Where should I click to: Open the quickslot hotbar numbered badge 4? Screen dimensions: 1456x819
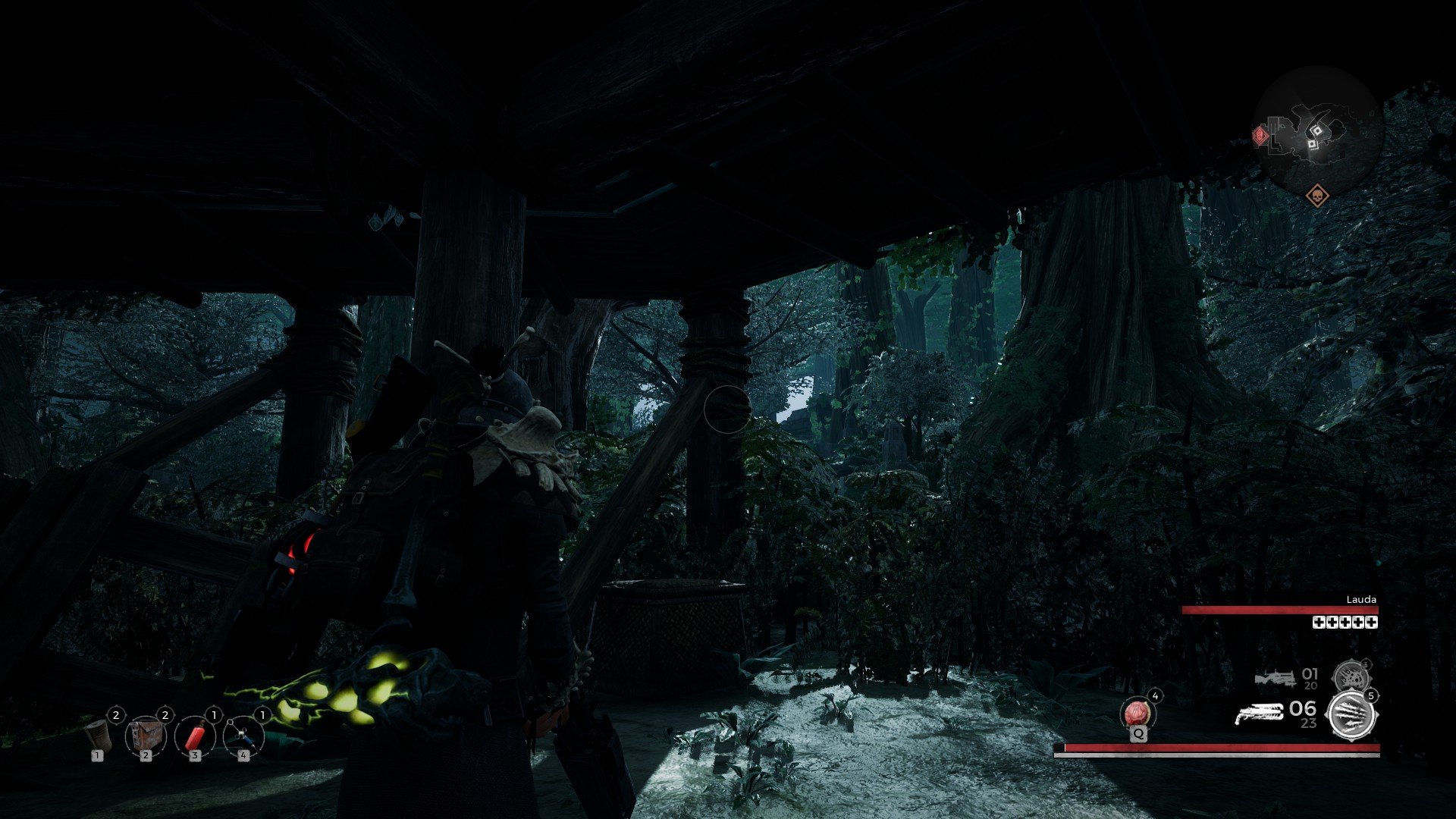(x=243, y=757)
